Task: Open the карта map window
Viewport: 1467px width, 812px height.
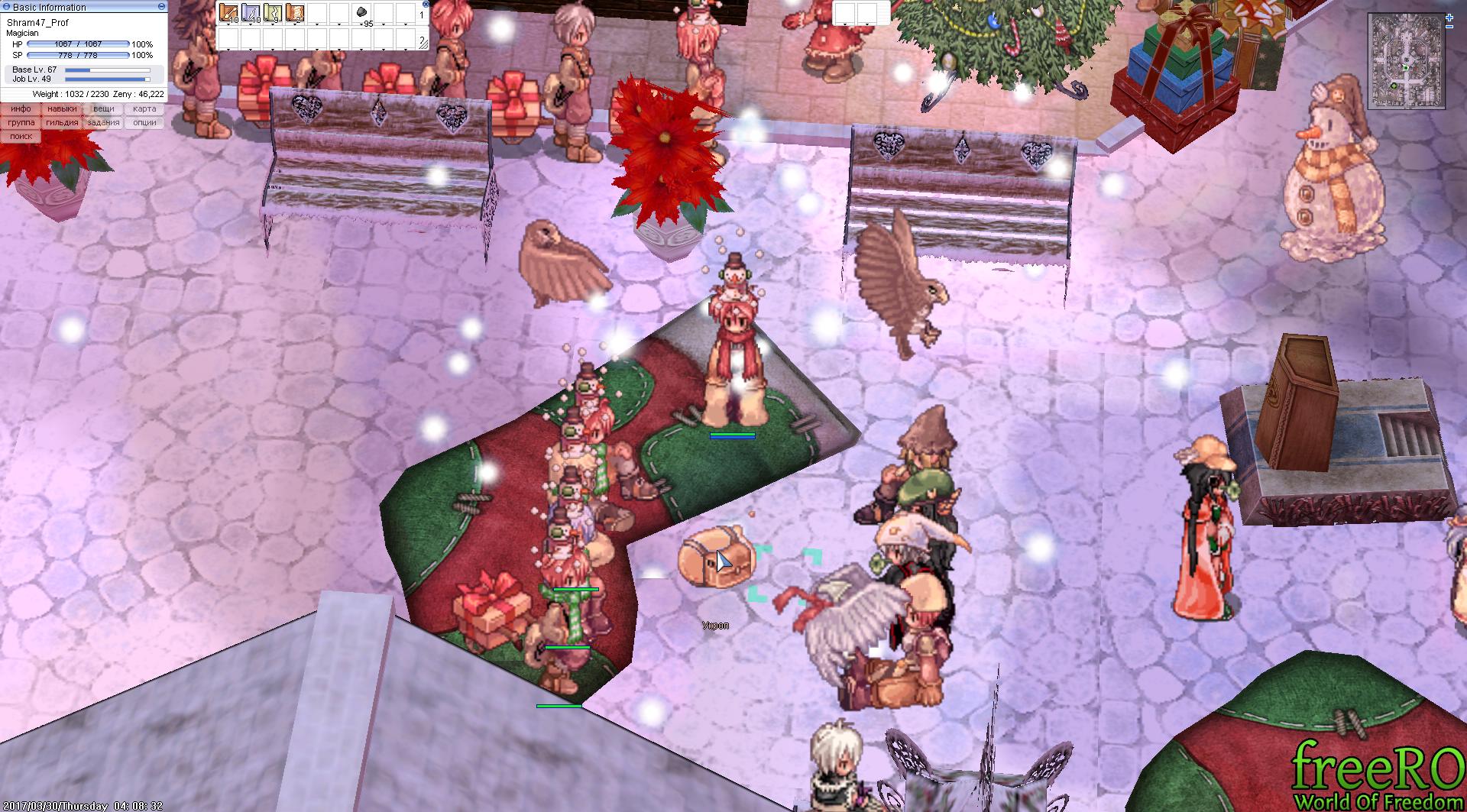Action: pos(144,109)
